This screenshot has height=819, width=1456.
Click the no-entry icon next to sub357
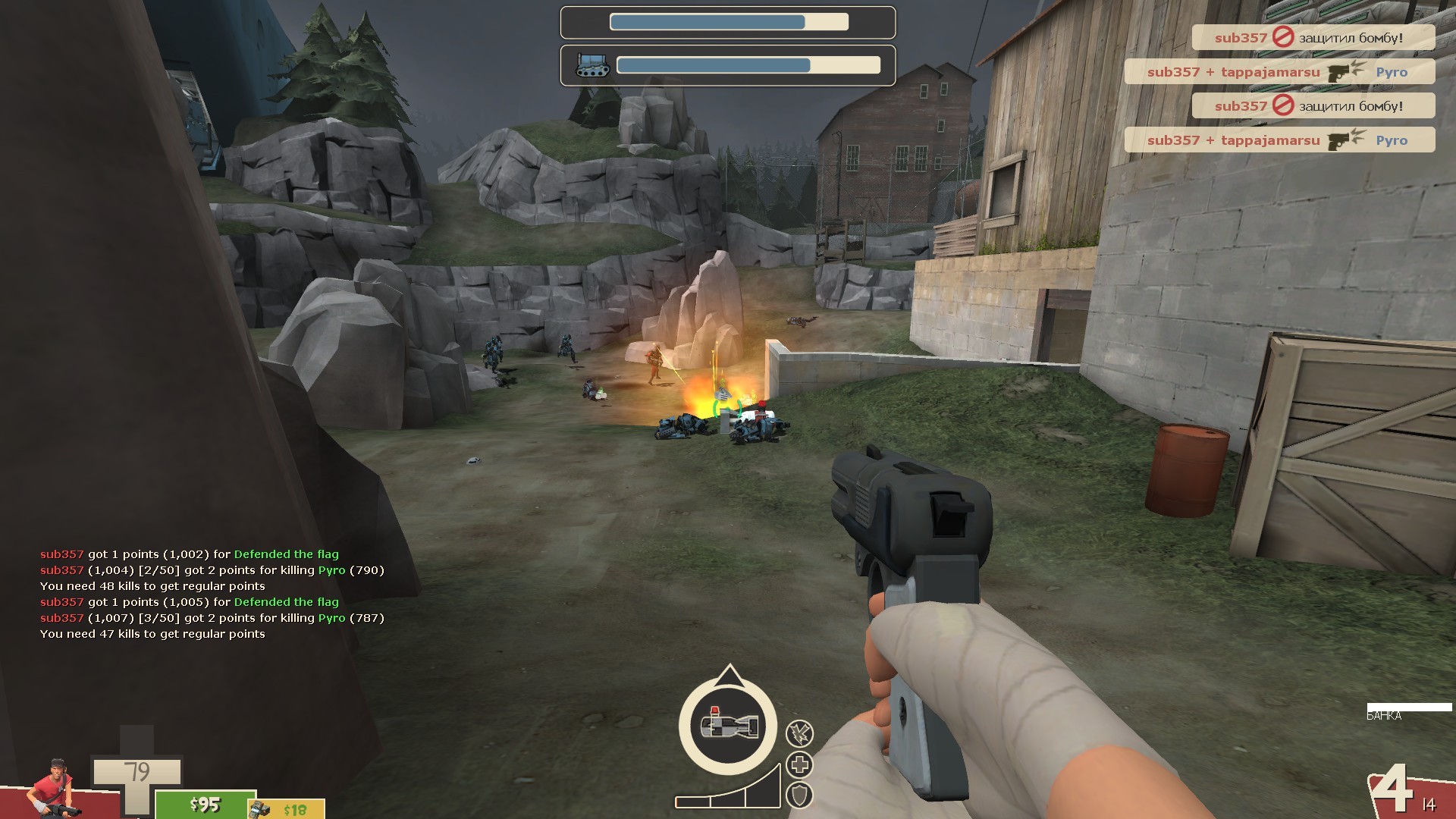[1283, 38]
